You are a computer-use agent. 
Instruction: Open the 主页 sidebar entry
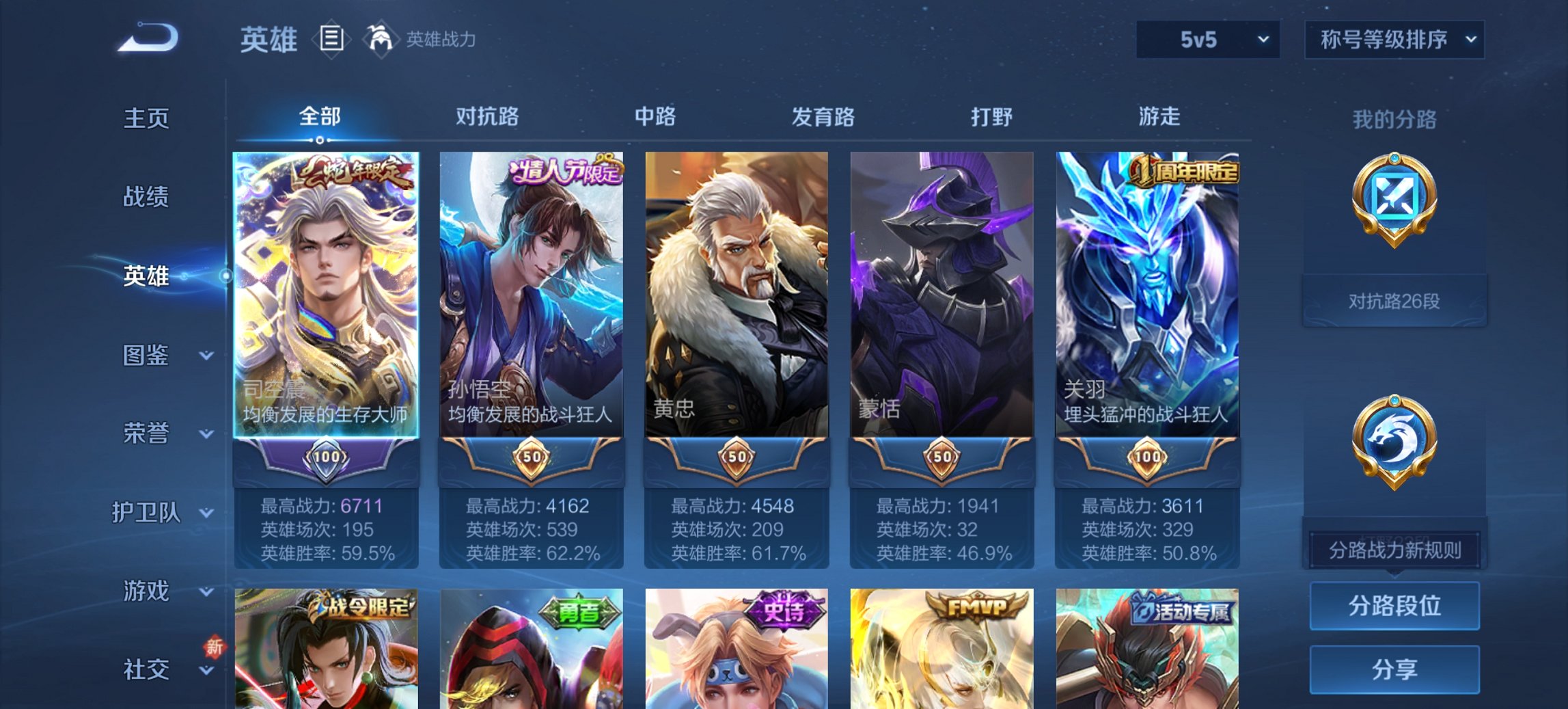pyautogui.click(x=146, y=118)
